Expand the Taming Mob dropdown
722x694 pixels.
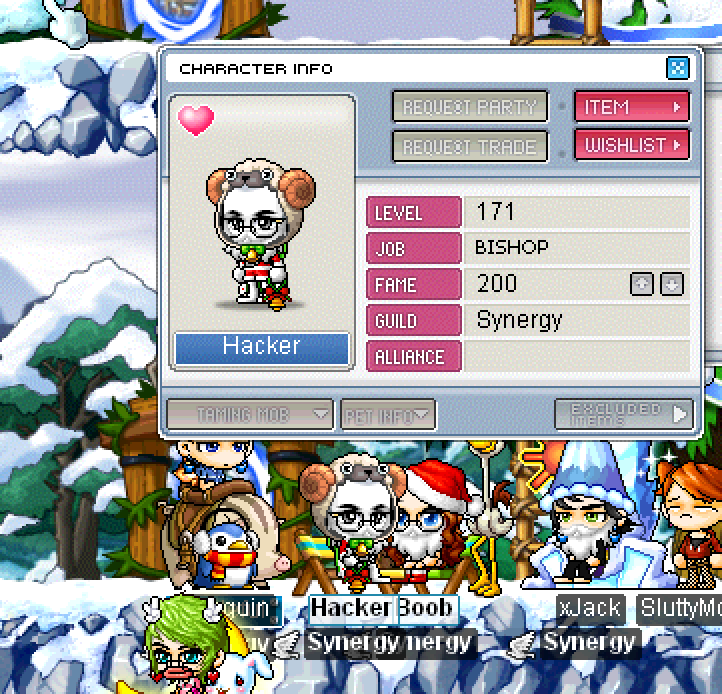coord(249,413)
